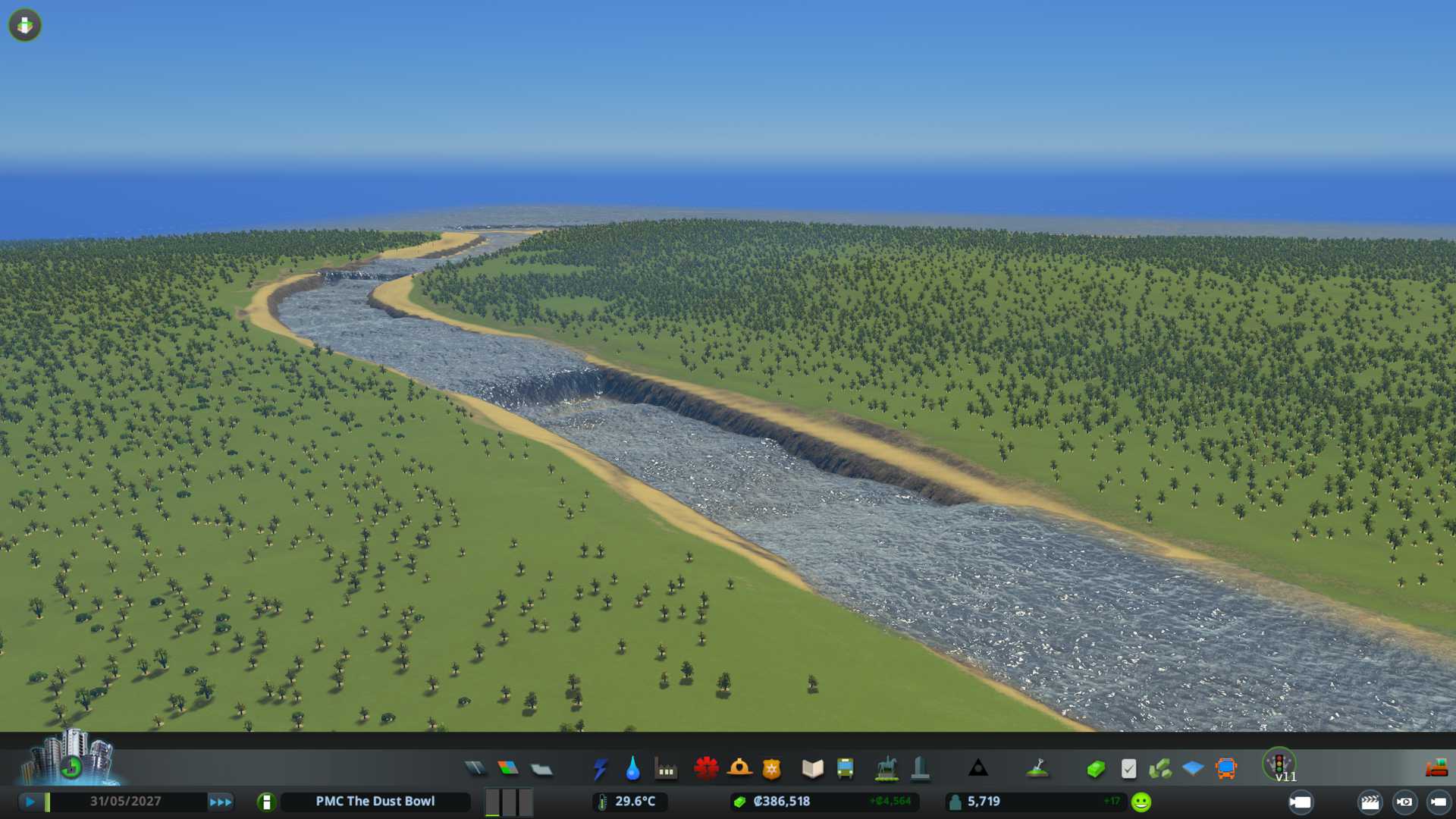Open the cinematic camera clapperboard button
1456x819 pixels.
(1370, 802)
